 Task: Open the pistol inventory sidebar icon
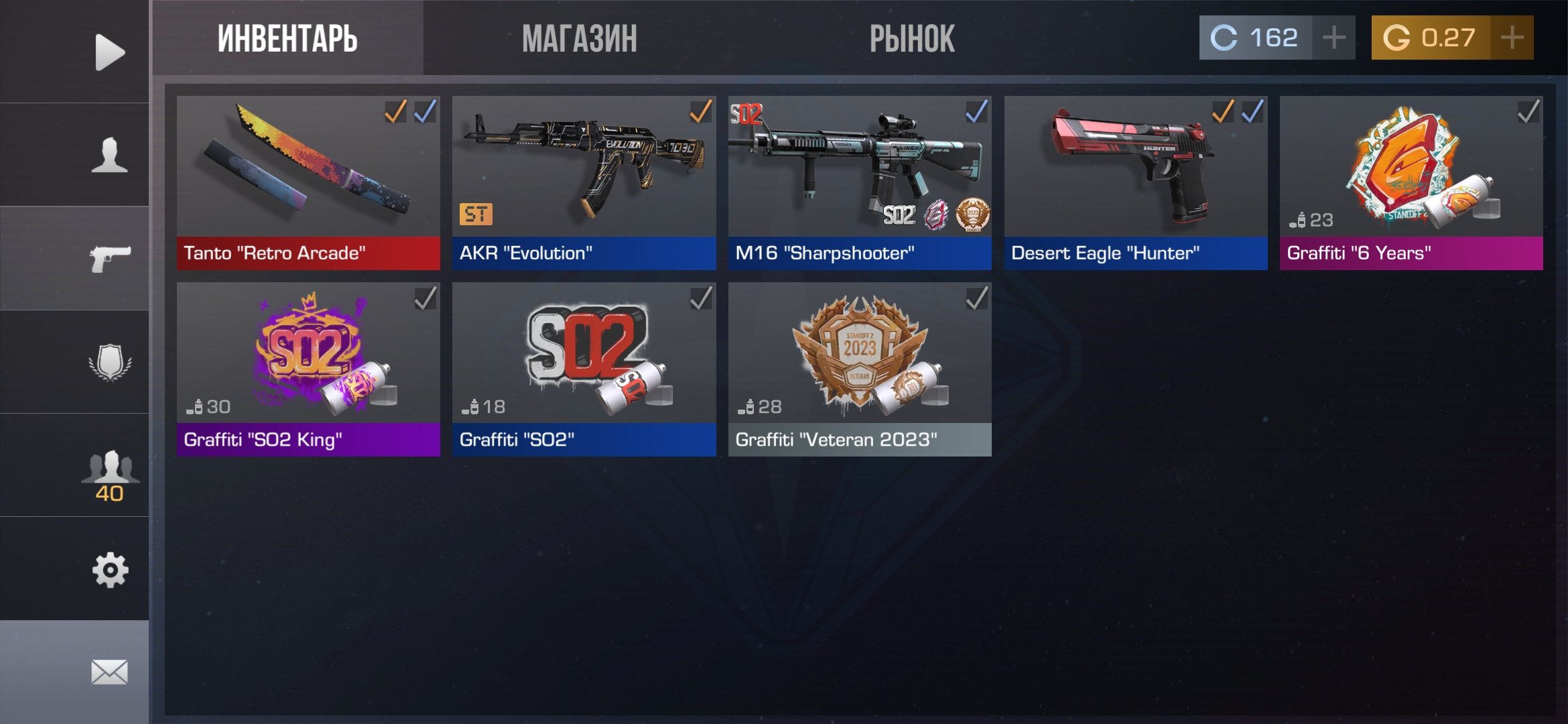tap(109, 258)
